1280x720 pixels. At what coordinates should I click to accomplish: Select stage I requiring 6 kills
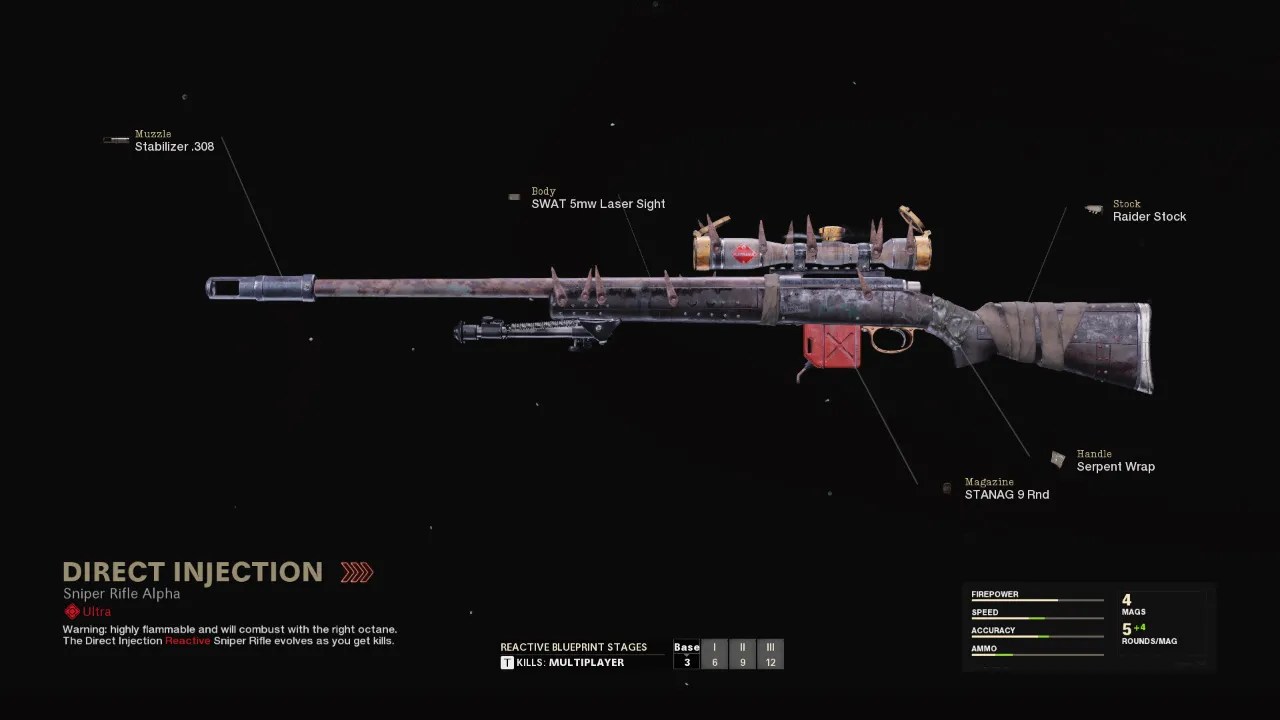click(714, 654)
